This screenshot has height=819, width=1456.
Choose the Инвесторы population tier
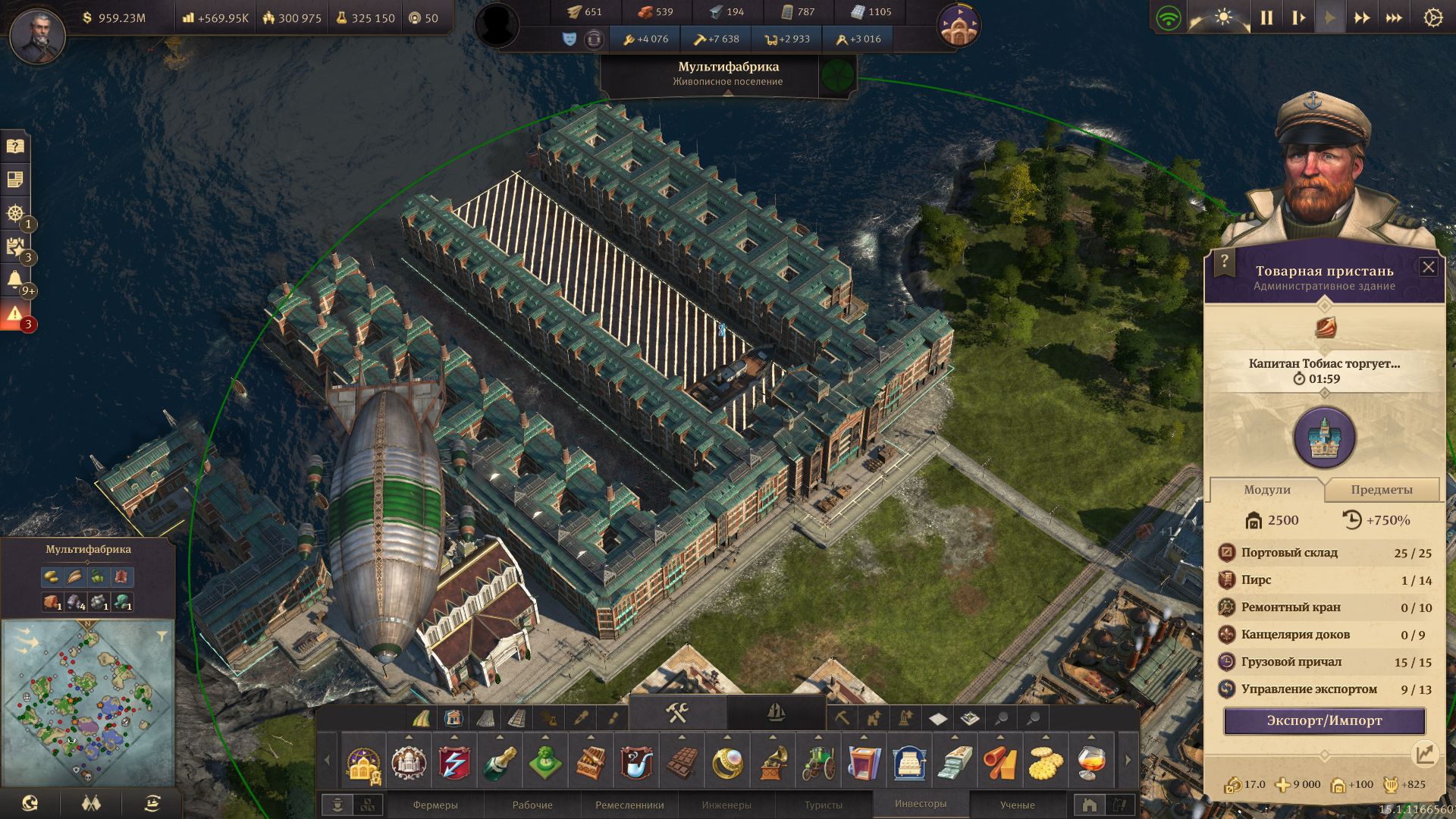coord(920,804)
